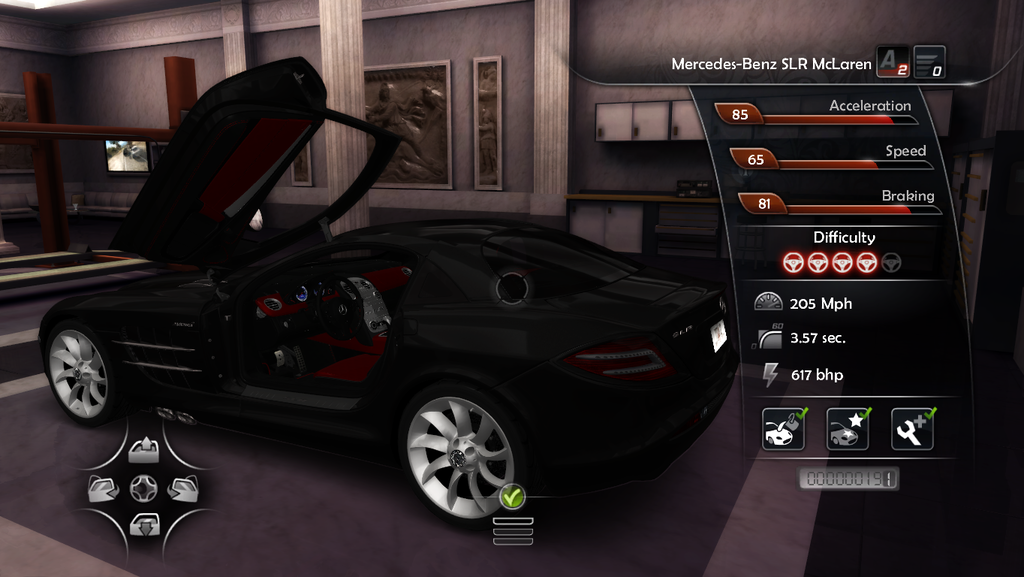1024x577 pixels.
Task: Select the left car-door icon on the control pad
Action: [x=104, y=488]
